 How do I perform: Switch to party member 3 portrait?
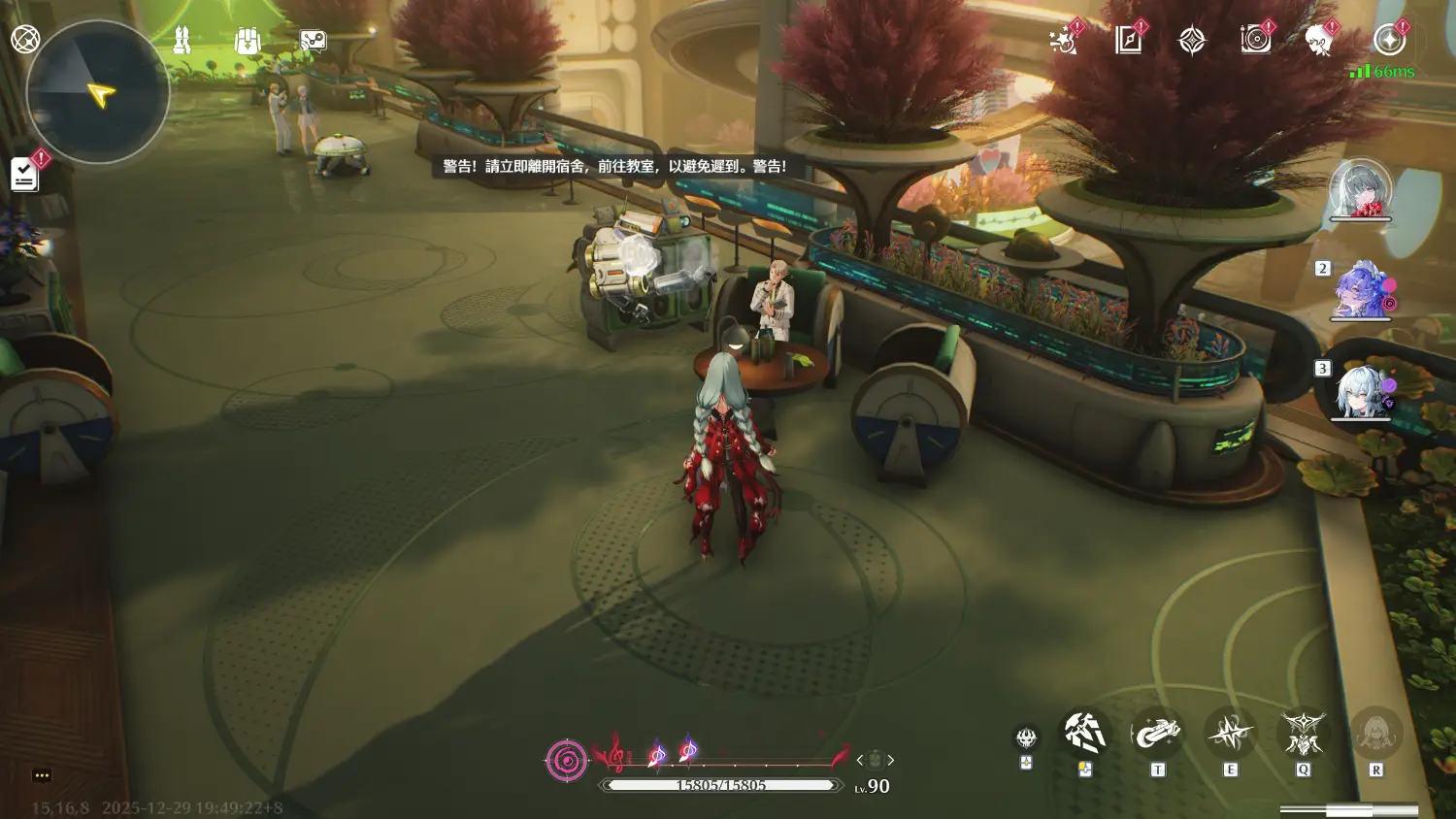point(1363,391)
